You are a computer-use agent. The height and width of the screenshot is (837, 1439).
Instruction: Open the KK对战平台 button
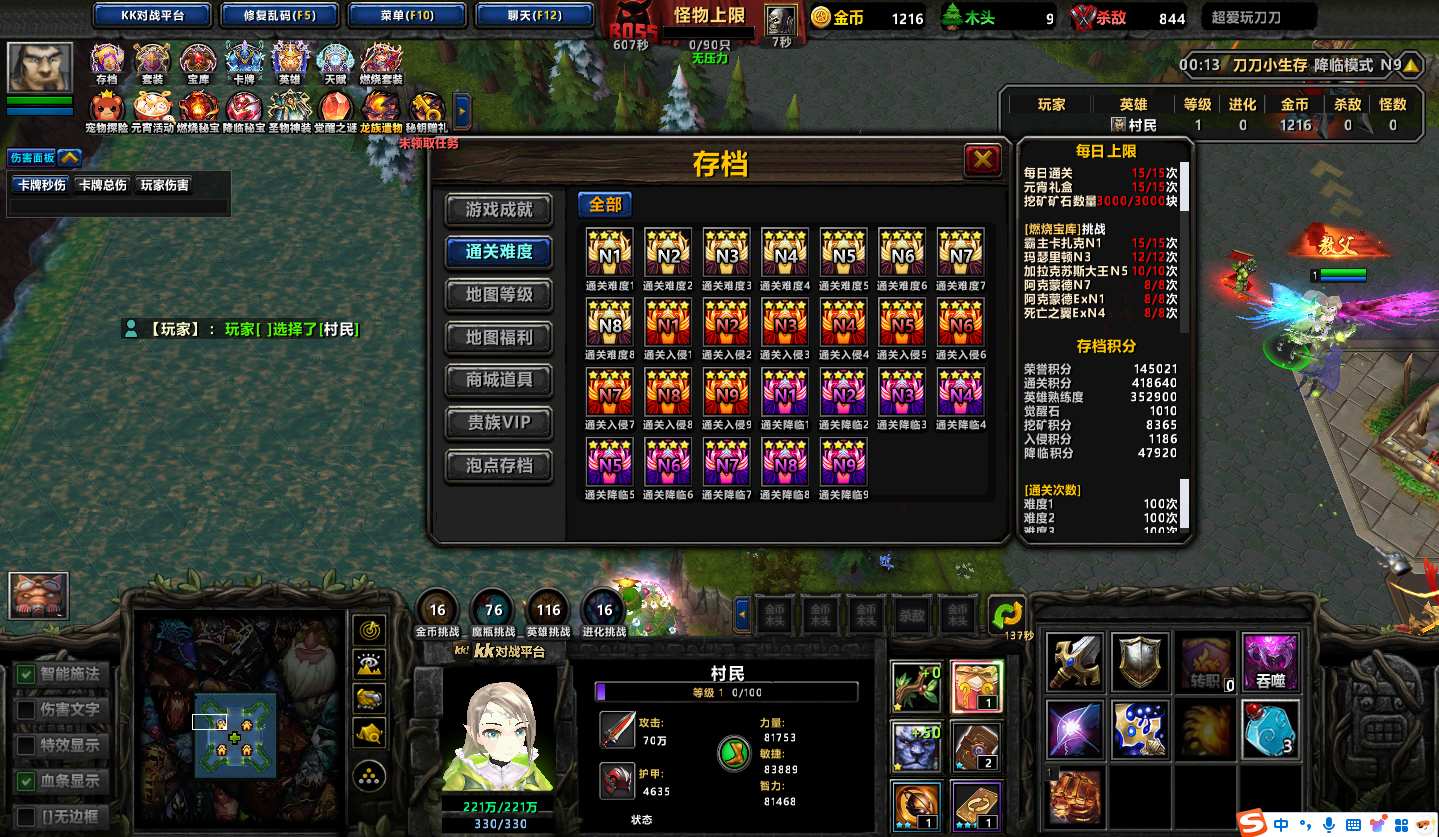(x=152, y=16)
